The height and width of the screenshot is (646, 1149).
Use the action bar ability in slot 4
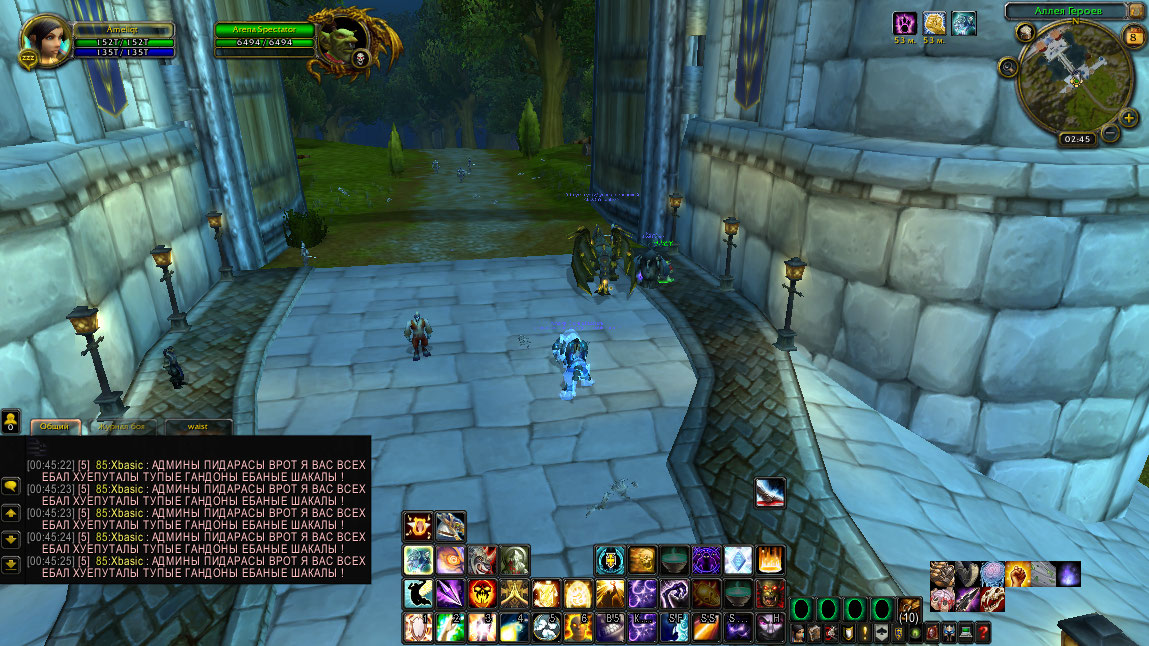(x=514, y=627)
